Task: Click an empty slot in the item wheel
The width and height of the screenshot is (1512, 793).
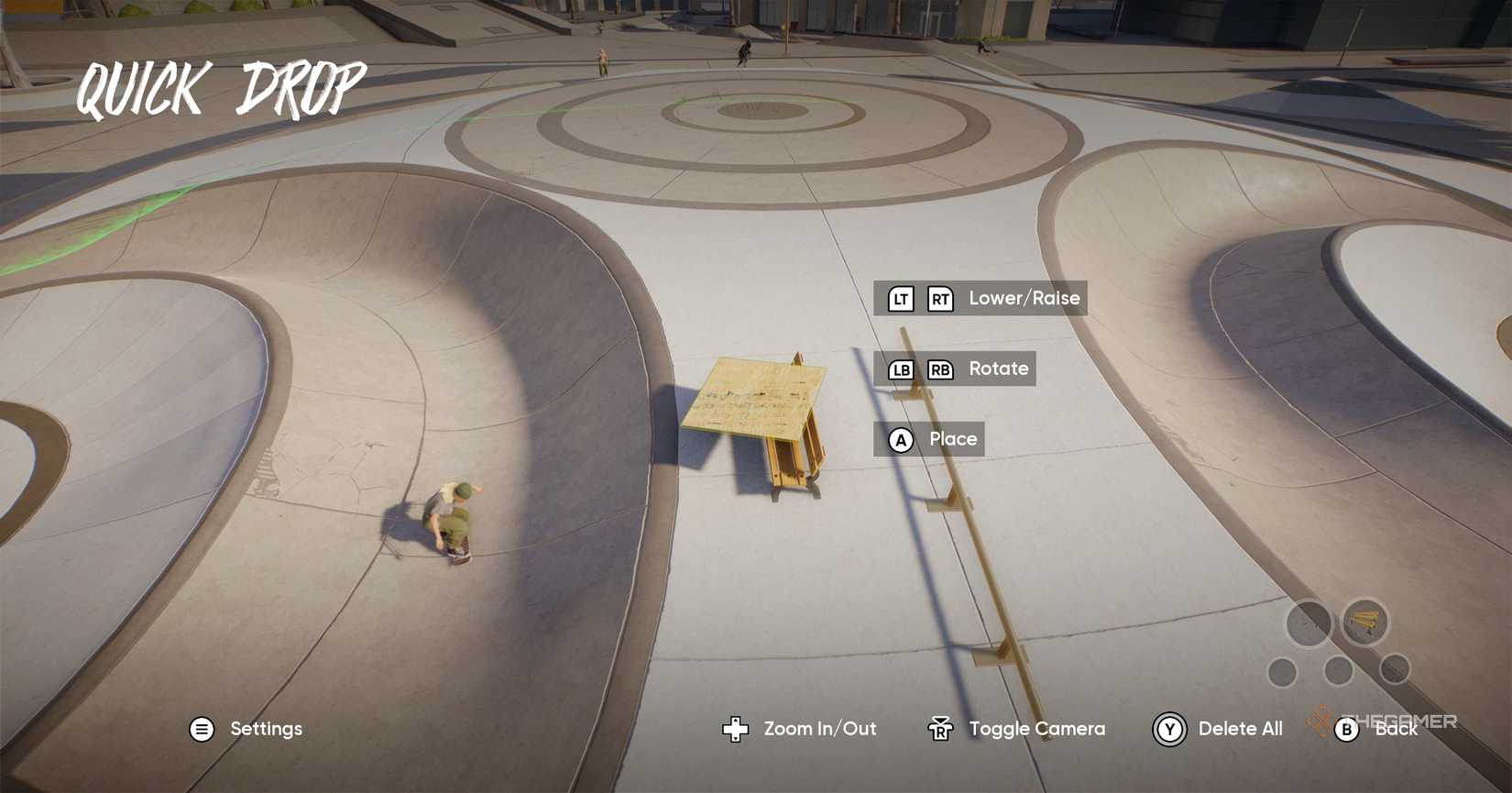Action: (1308, 622)
